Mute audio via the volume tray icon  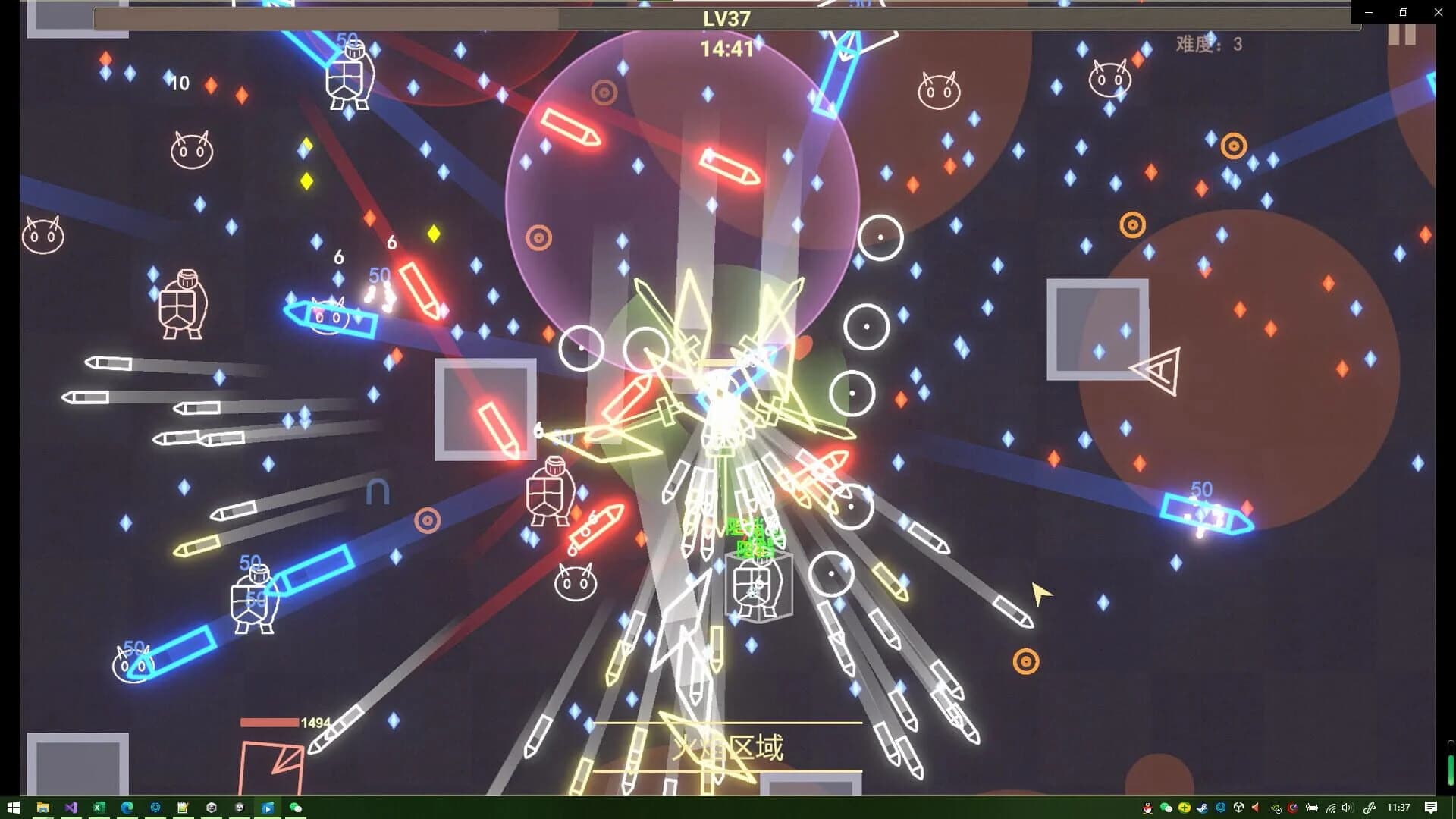tap(1348, 808)
